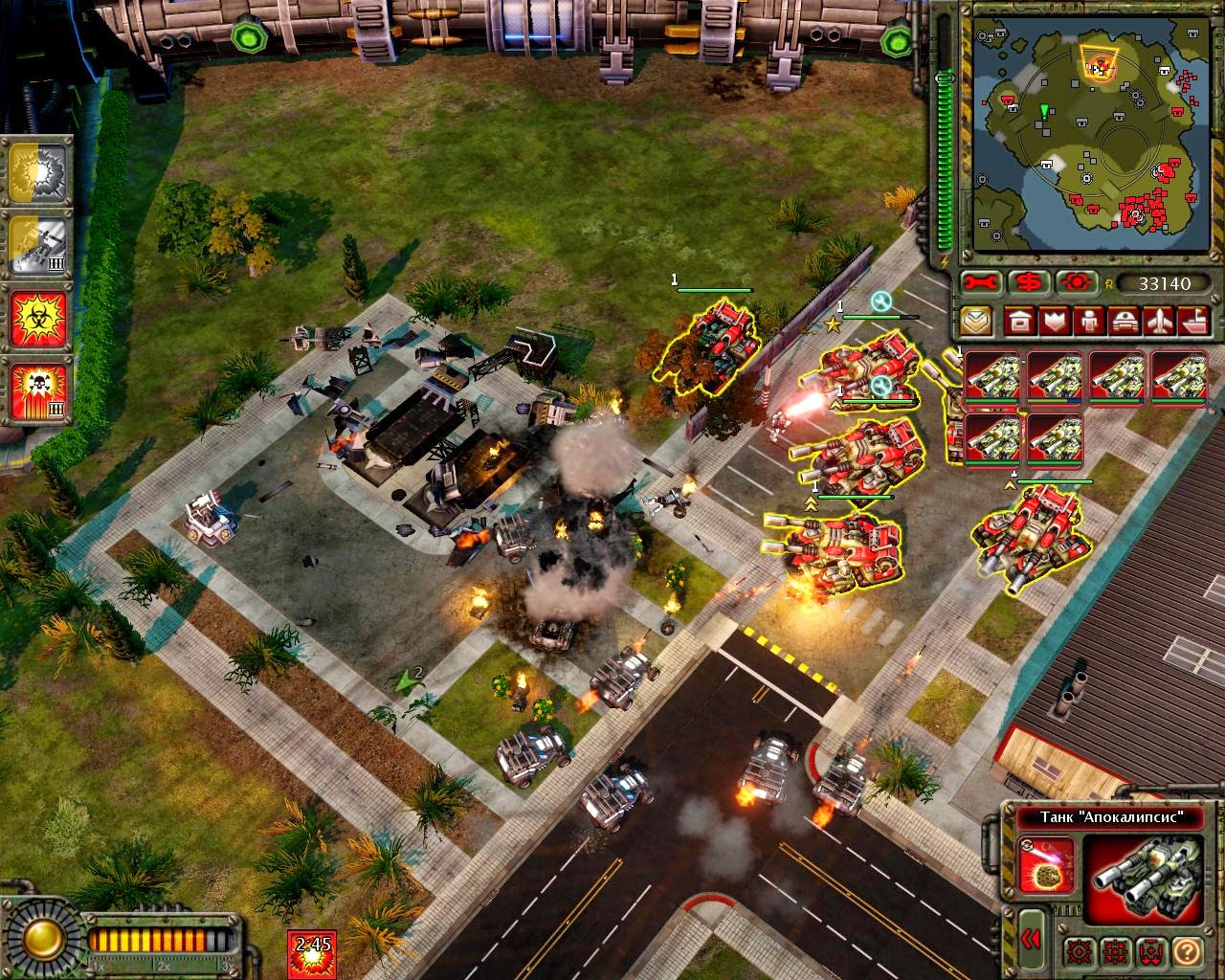The height and width of the screenshot is (980, 1225).
Task: Enable hold position stance for the tank
Action: click(x=1149, y=951)
